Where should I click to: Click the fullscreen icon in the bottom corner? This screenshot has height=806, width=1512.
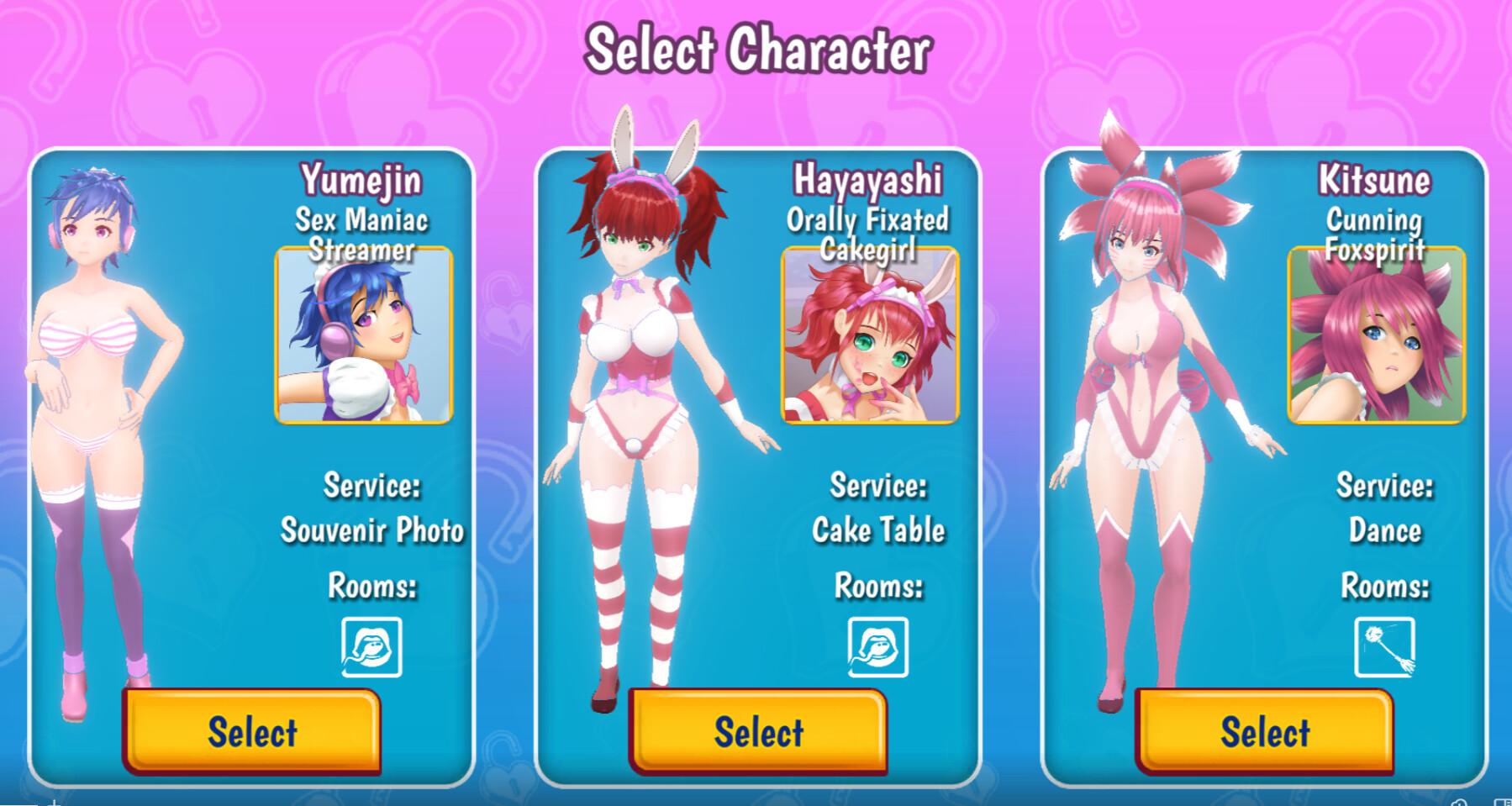(x=1504, y=803)
